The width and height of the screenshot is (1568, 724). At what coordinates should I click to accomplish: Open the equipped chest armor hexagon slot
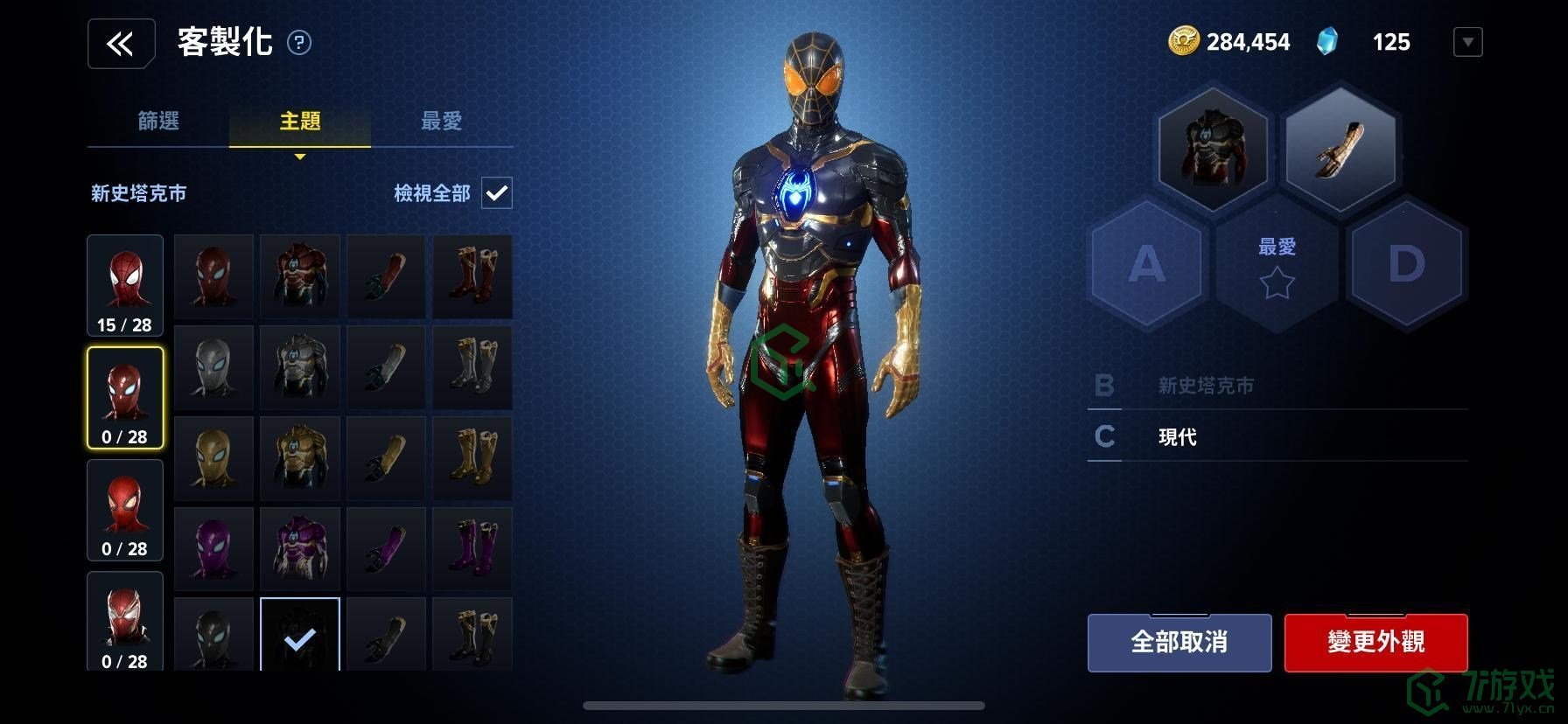pyautogui.click(x=1212, y=149)
